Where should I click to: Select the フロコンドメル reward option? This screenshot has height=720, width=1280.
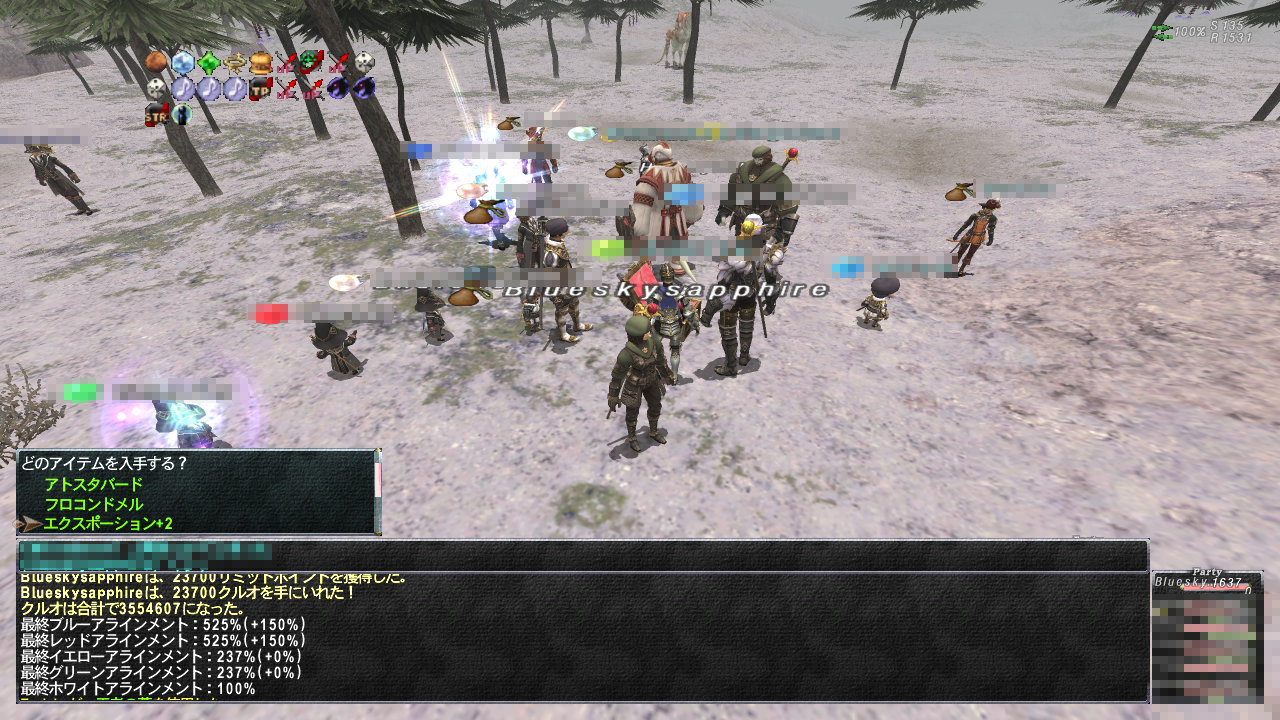[93, 504]
